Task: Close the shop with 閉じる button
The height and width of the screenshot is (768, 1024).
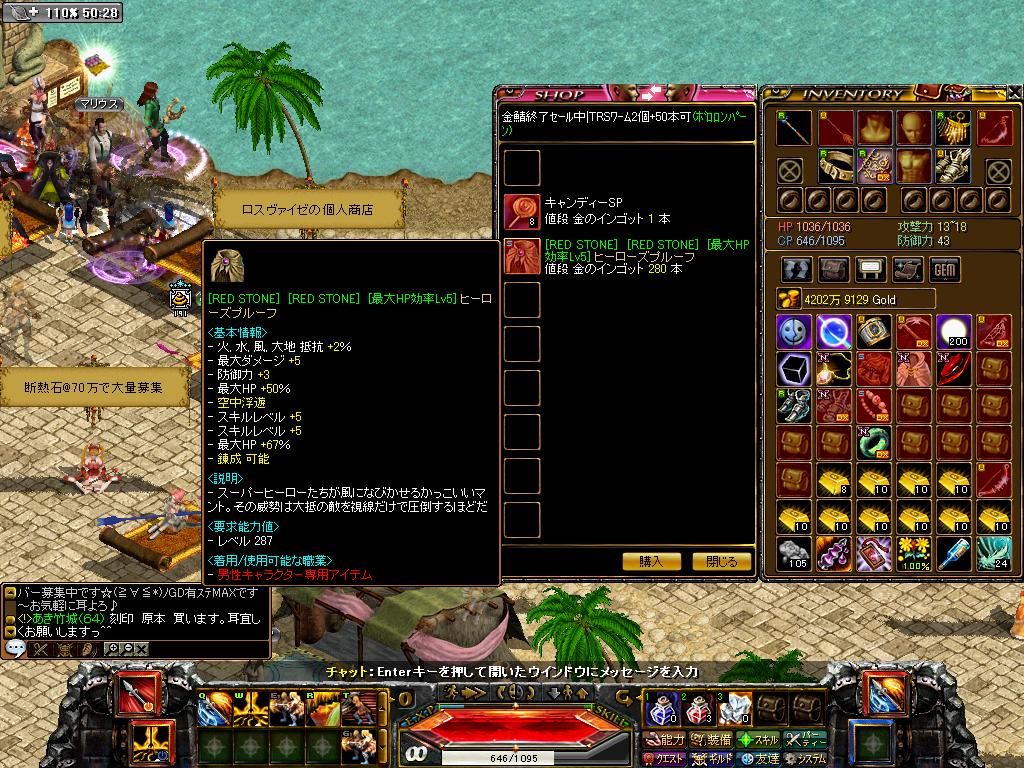Action: [721, 561]
